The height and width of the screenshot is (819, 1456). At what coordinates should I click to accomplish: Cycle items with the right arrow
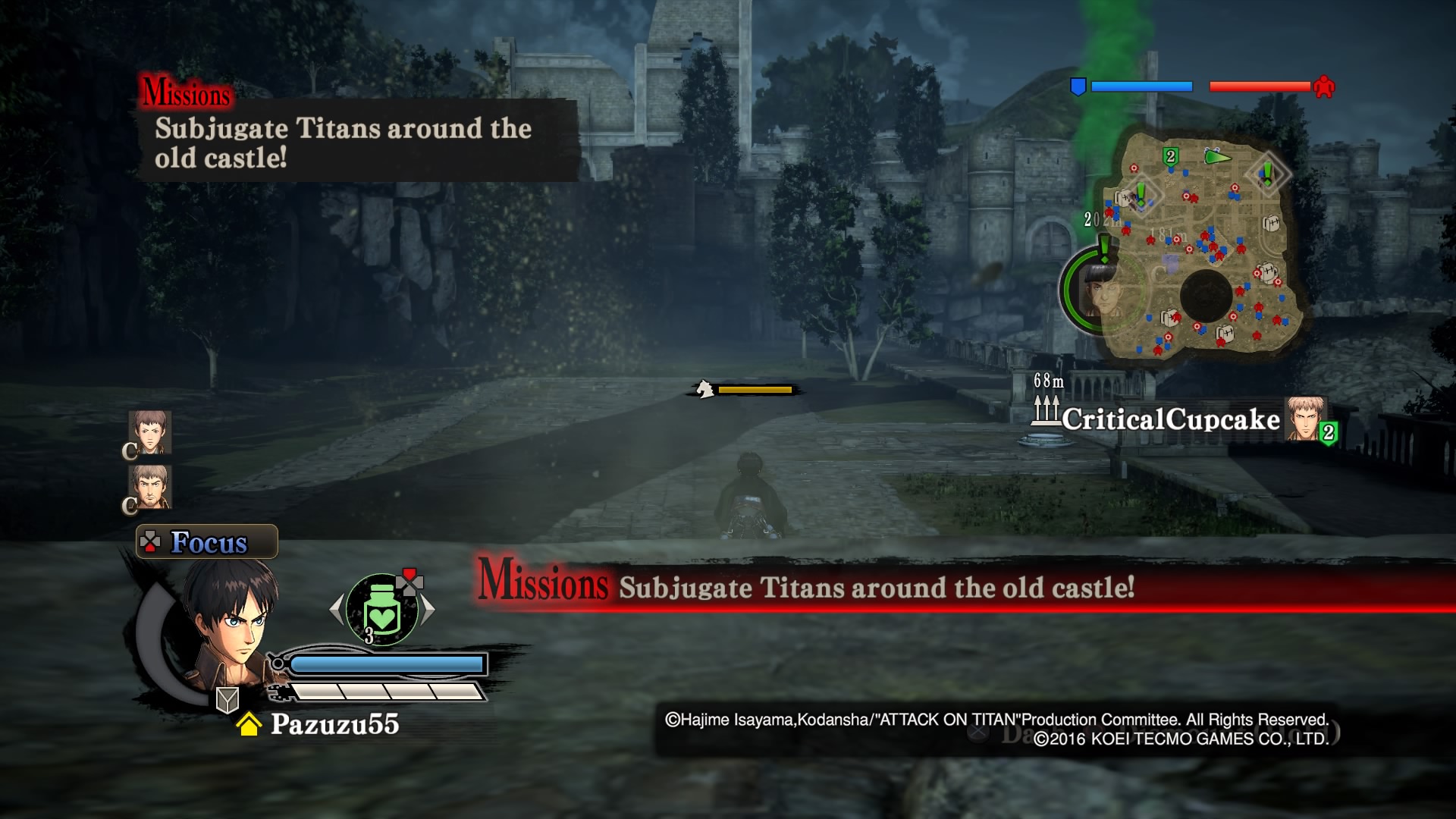[428, 608]
